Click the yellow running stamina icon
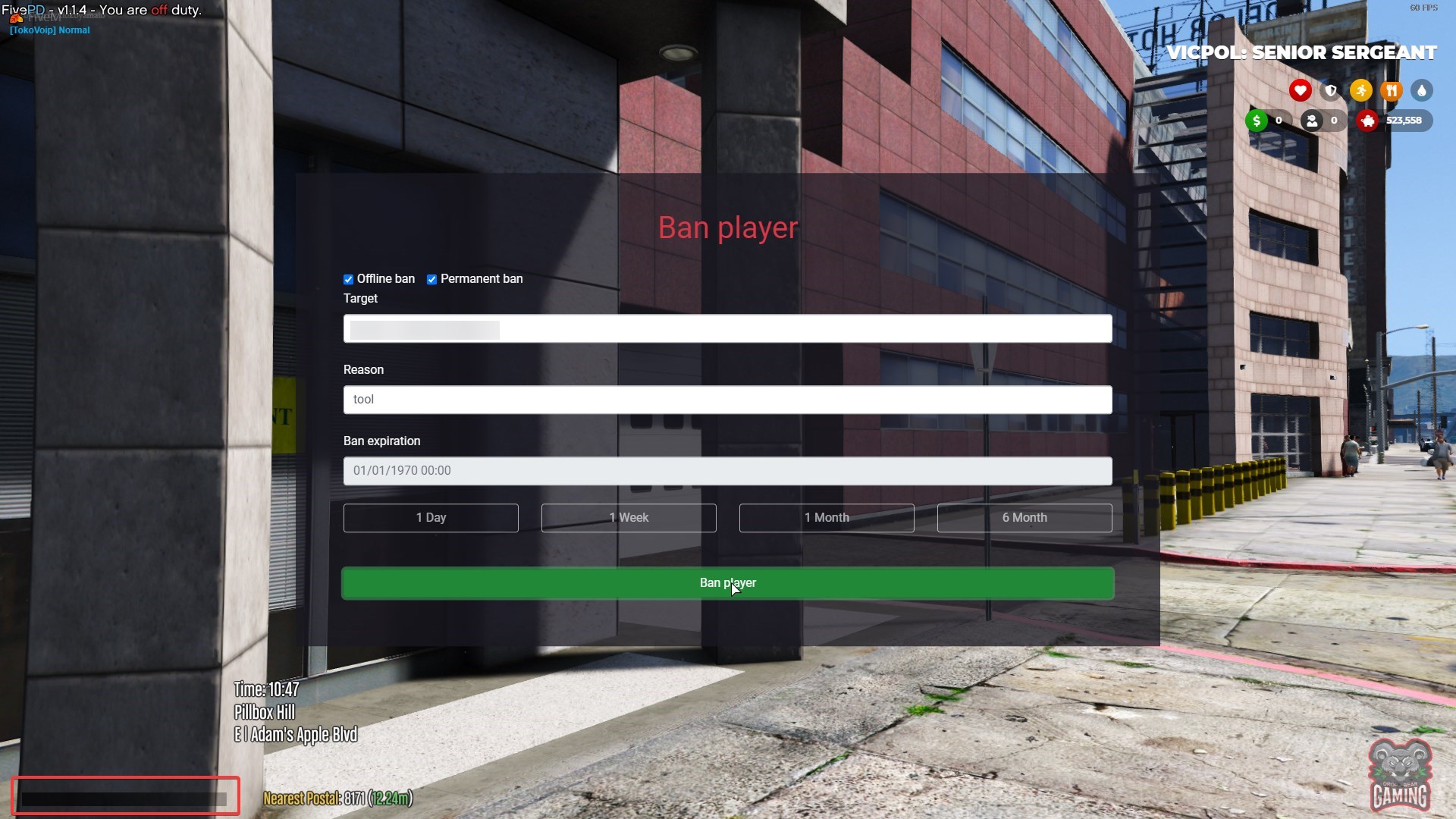1456x819 pixels. (x=1362, y=90)
